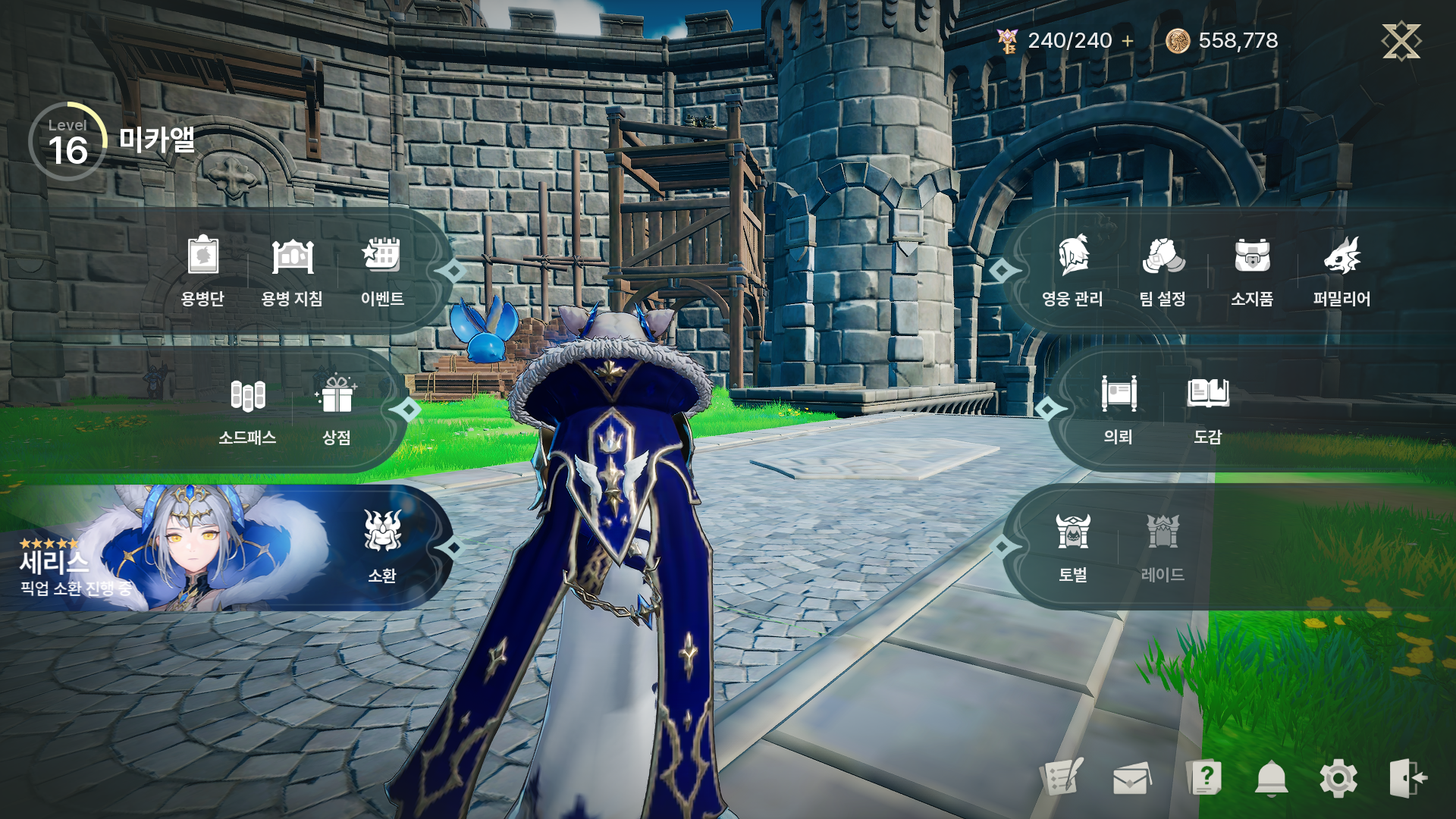Open the 소드패스 menu
The width and height of the screenshot is (1456, 819).
coord(247,409)
